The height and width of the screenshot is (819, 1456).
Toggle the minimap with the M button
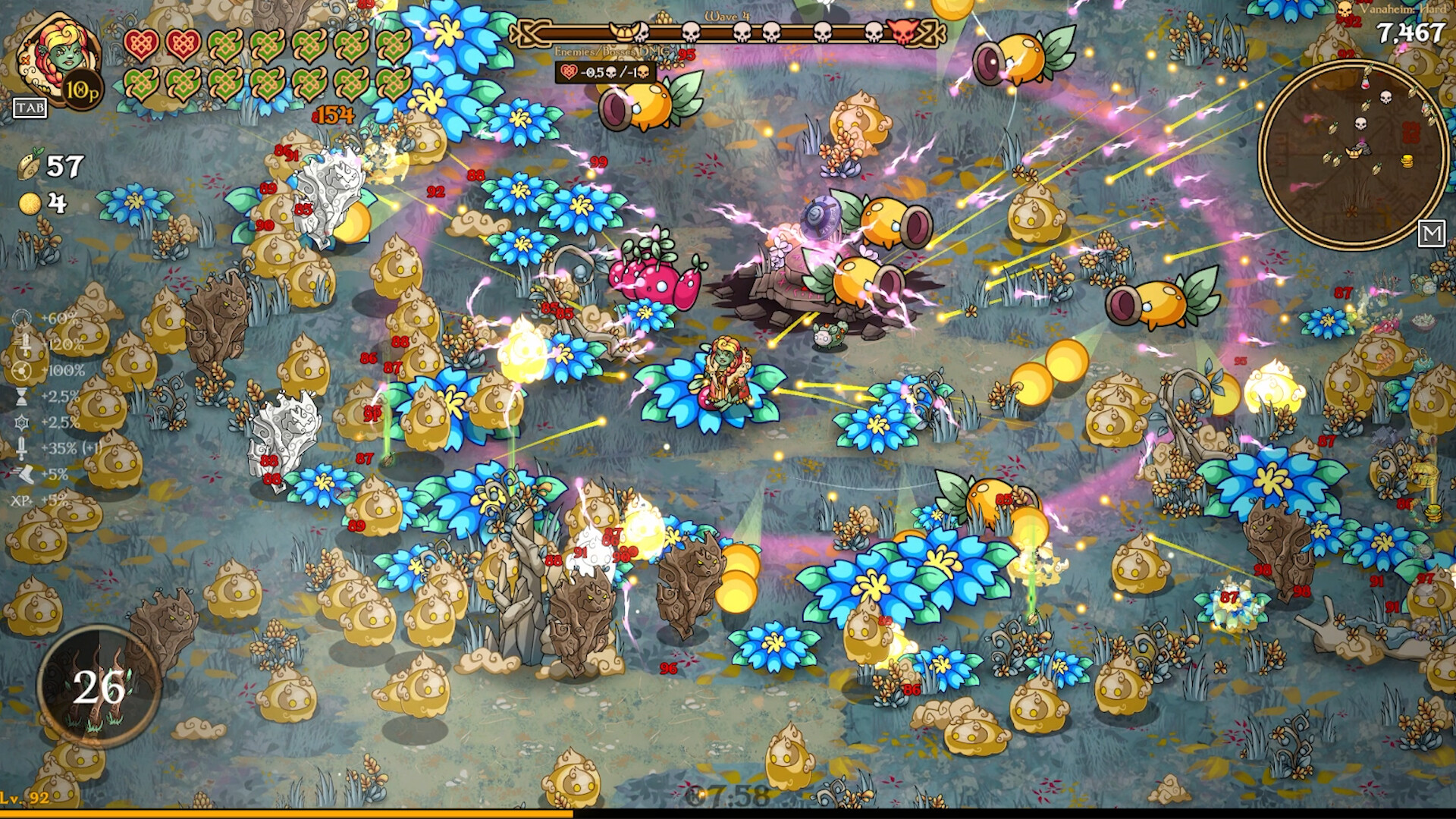click(x=1432, y=233)
